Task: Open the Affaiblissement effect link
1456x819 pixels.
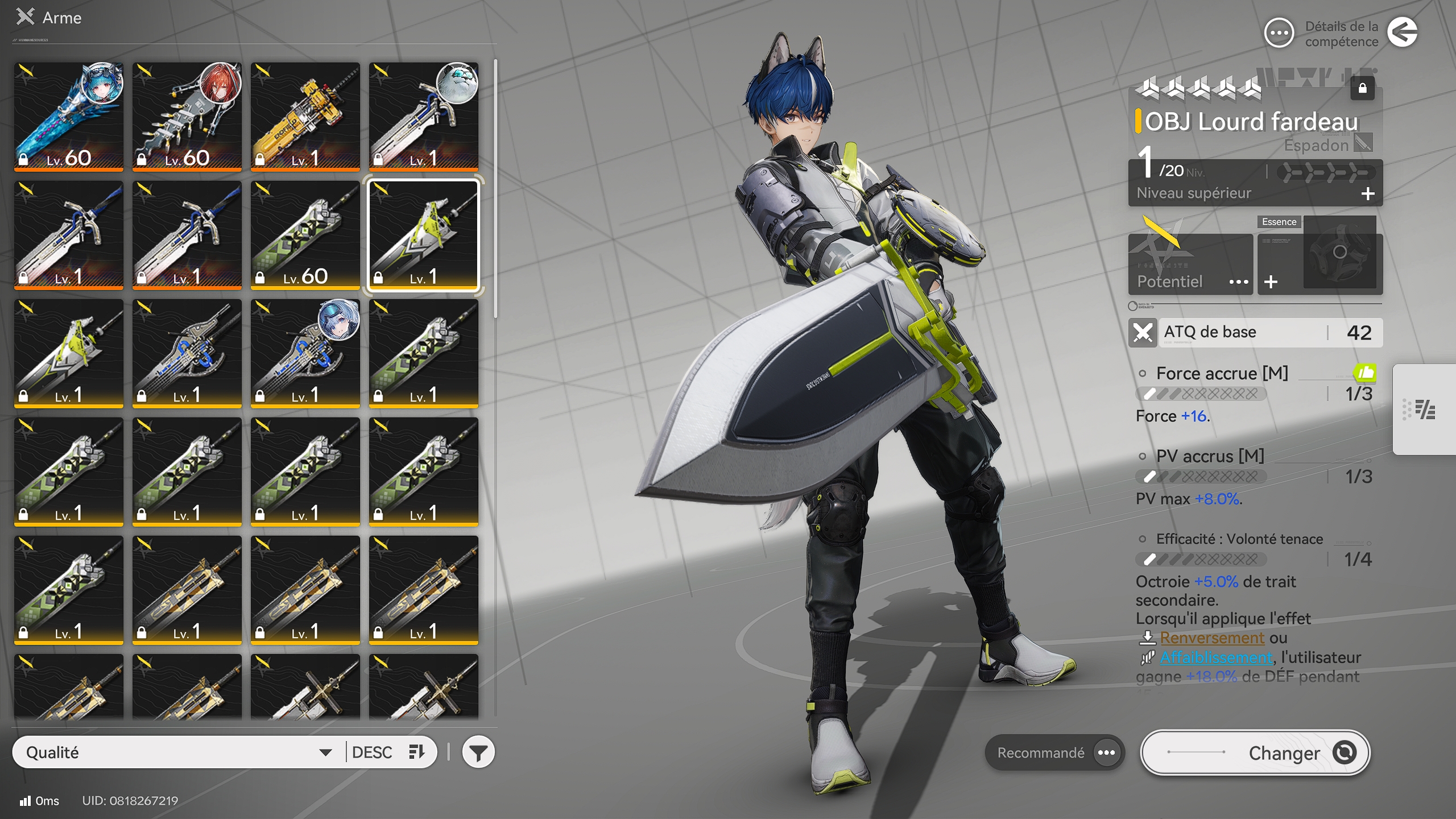Action: 1216,657
